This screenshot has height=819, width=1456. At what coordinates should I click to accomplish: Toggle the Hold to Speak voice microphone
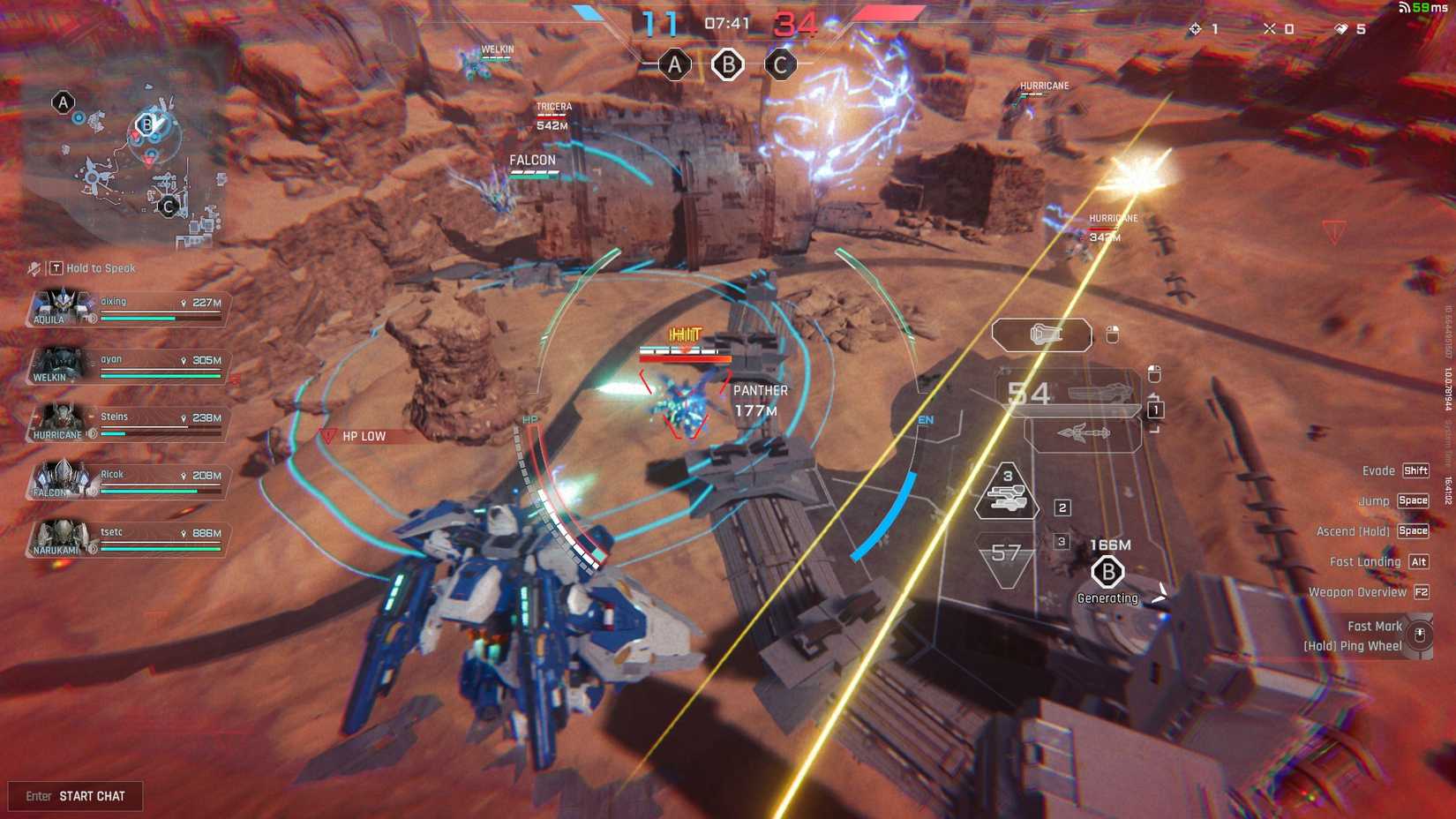(x=33, y=268)
